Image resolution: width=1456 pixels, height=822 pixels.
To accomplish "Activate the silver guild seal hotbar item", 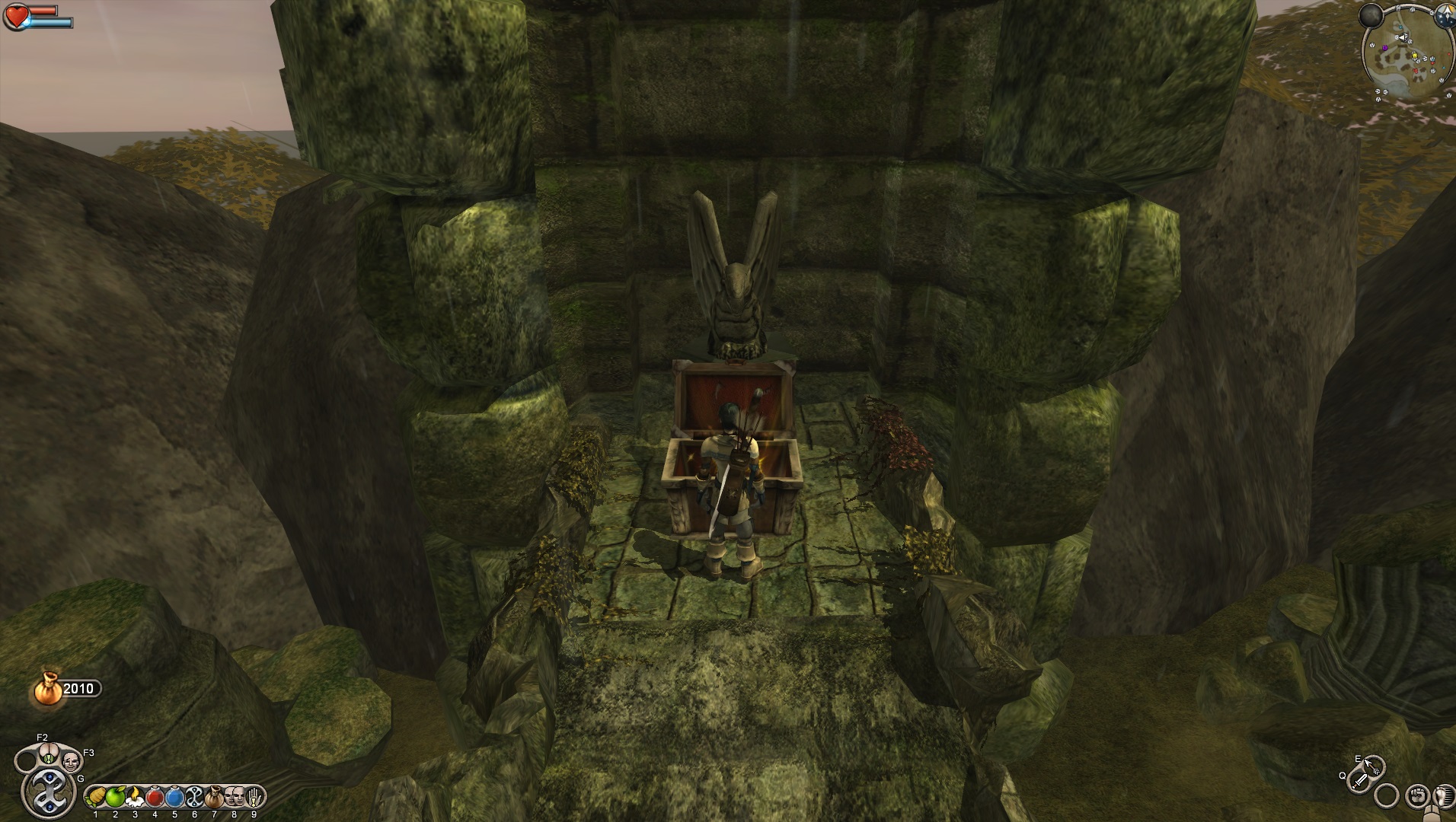I will [194, 798].
